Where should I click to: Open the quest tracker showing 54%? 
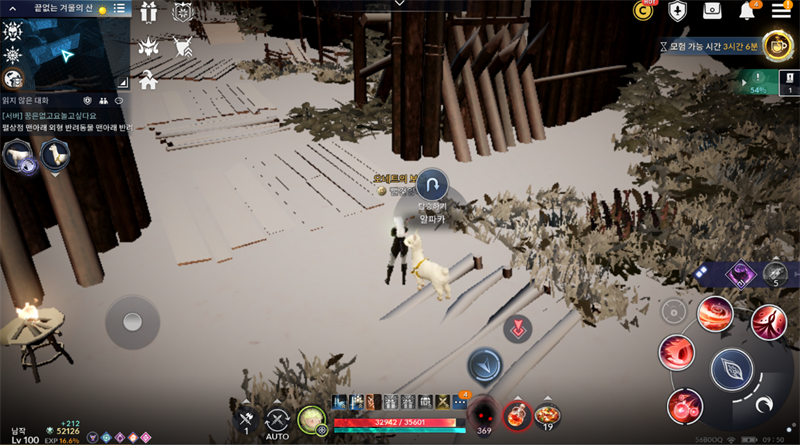pos(758,82)
